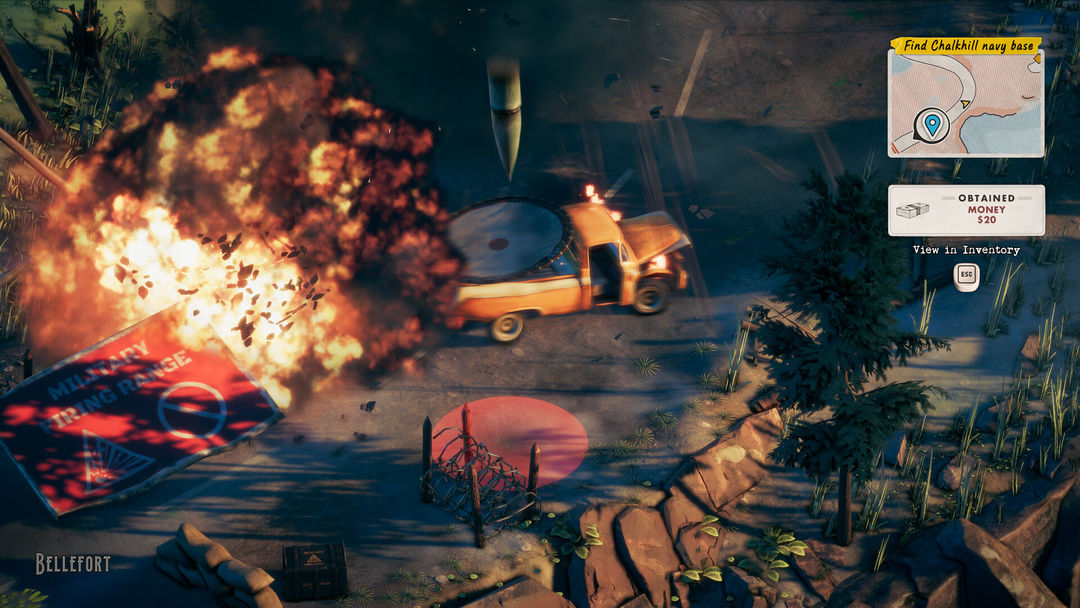Click the View in Inventory link
The width and height of the screenshot is (1080, 608).
click(966, 250)
